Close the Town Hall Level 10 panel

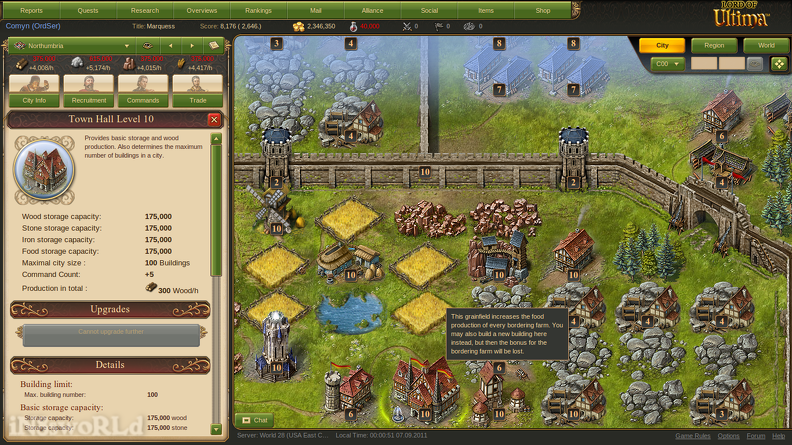(x=213, y=120)
